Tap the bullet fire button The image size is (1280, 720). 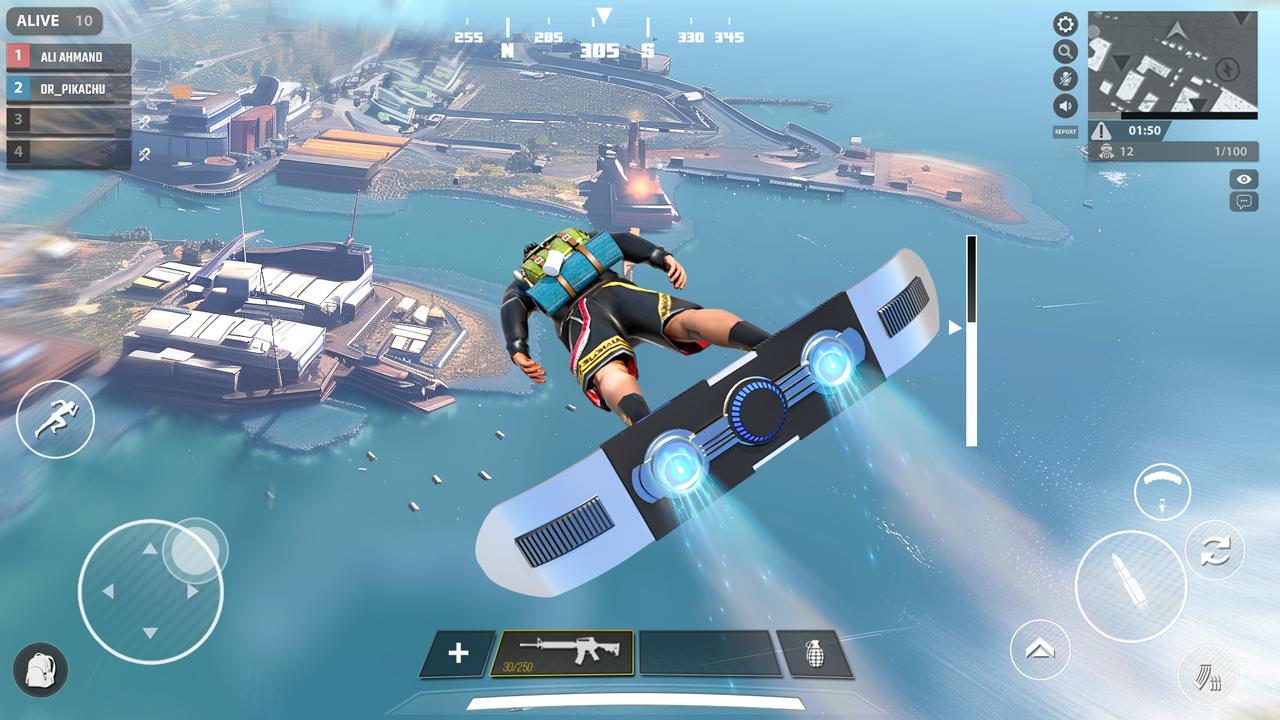click(x=1130, y=586)
